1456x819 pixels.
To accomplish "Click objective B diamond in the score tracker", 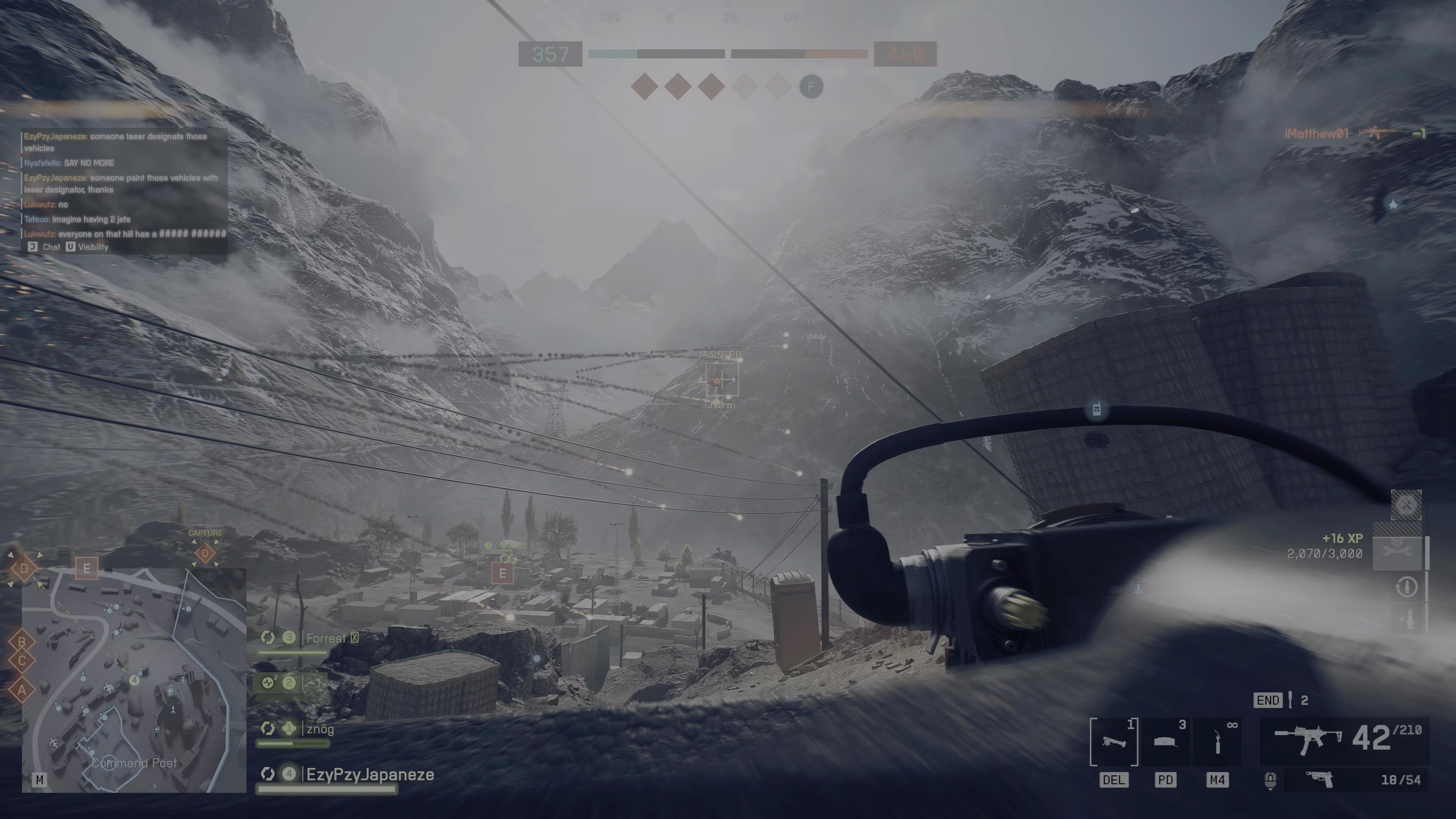I will [x=678, y=87].
